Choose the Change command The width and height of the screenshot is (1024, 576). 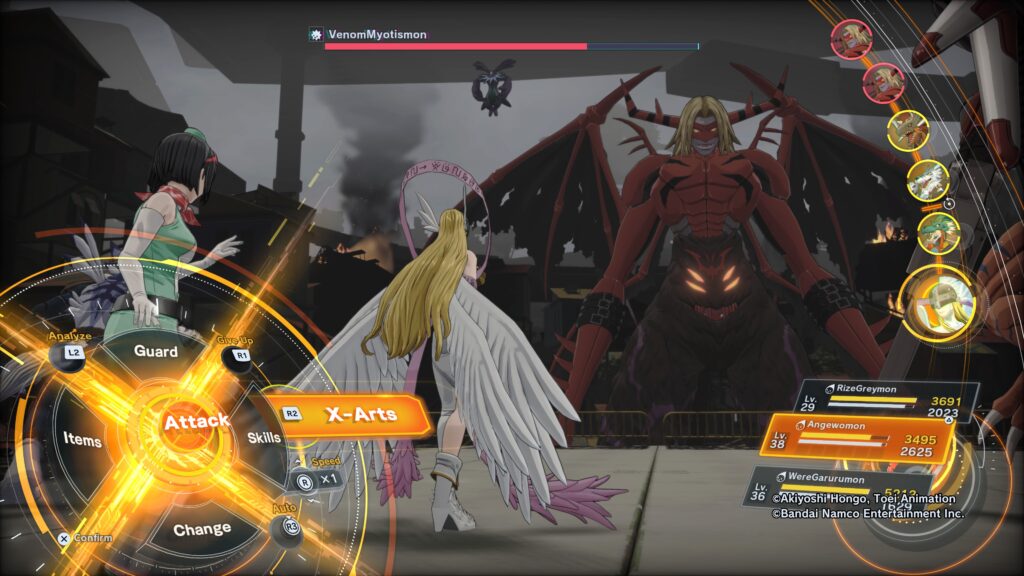pyautogui.click(x=201, y=529)
